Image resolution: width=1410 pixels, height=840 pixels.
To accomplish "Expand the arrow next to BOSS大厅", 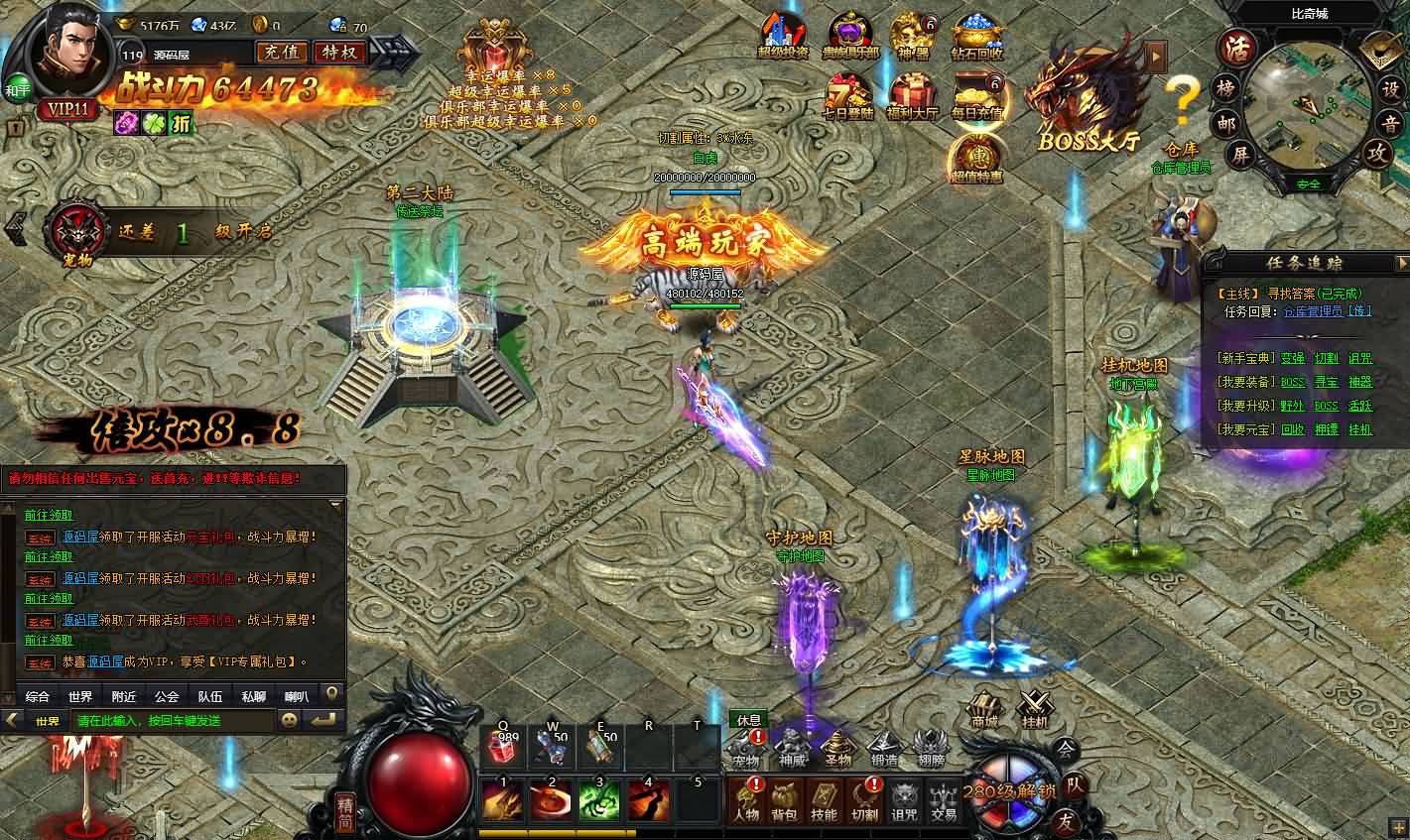I will tap(1156, 57).
